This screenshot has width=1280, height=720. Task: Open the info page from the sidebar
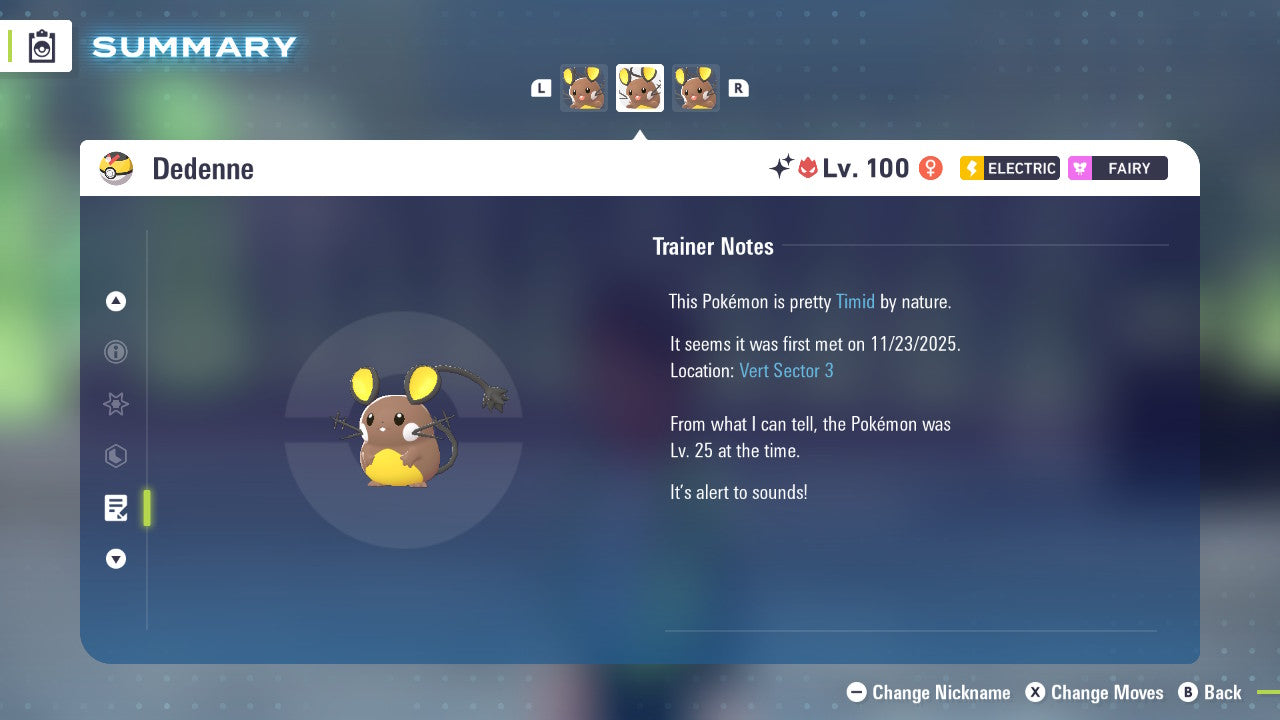tap(116, 352)
